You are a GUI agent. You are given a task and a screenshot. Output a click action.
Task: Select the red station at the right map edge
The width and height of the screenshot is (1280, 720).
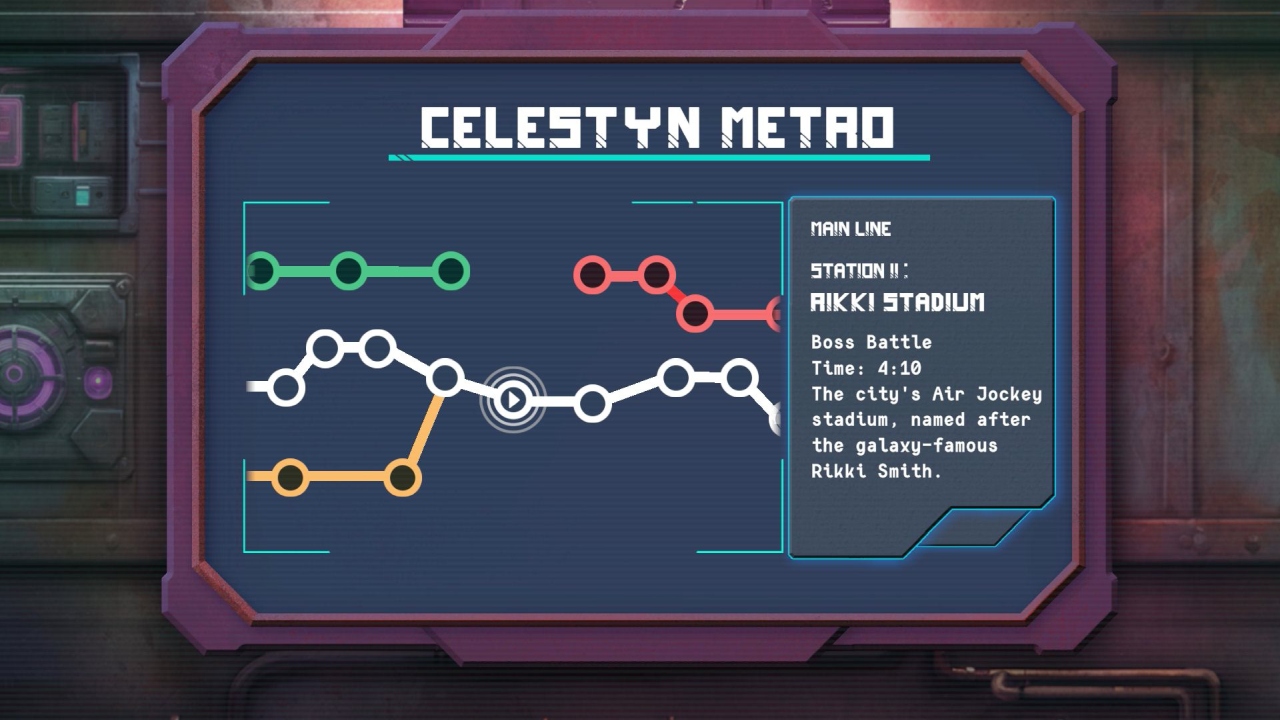click(778, 312)
